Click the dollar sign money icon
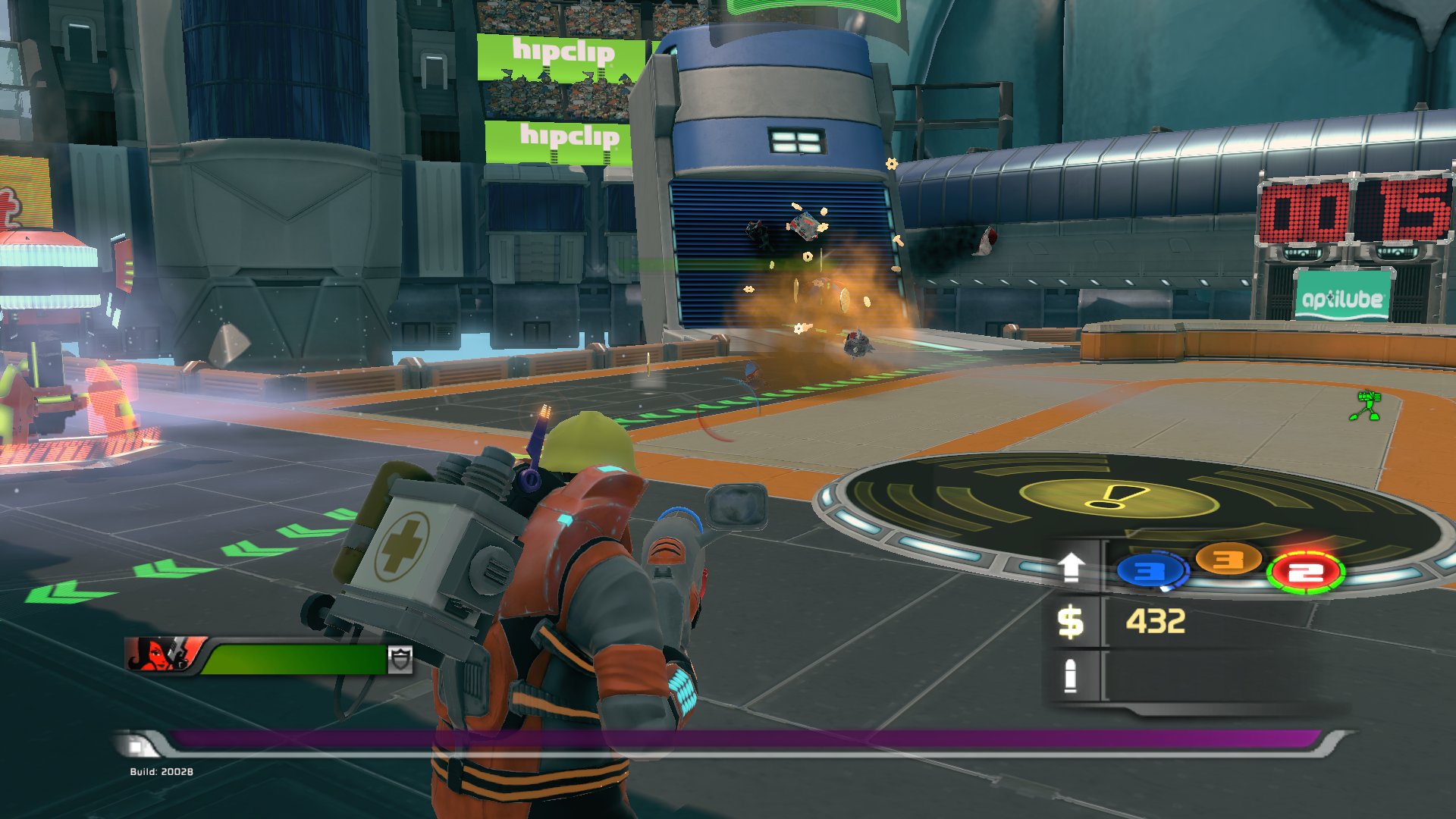Screen dimensions: 1456x819 click(x=1070, y=622)
